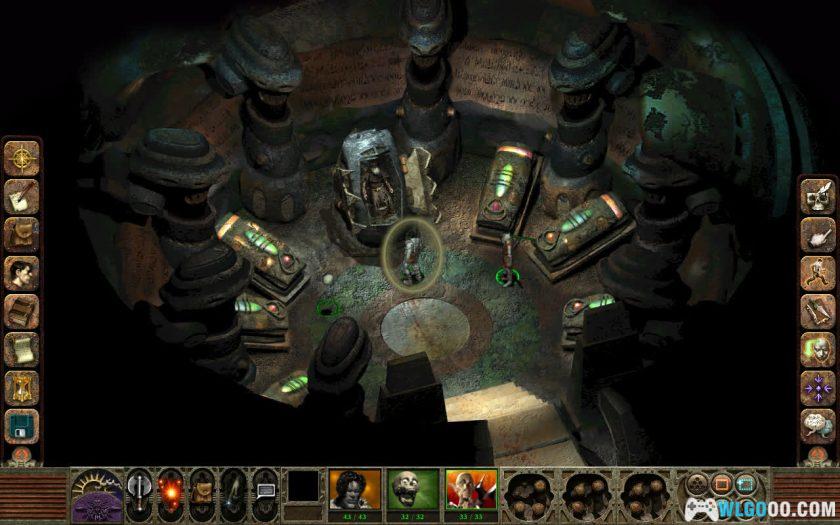
Task: Open the area map compass button
Action: click(x=21, y=158)
